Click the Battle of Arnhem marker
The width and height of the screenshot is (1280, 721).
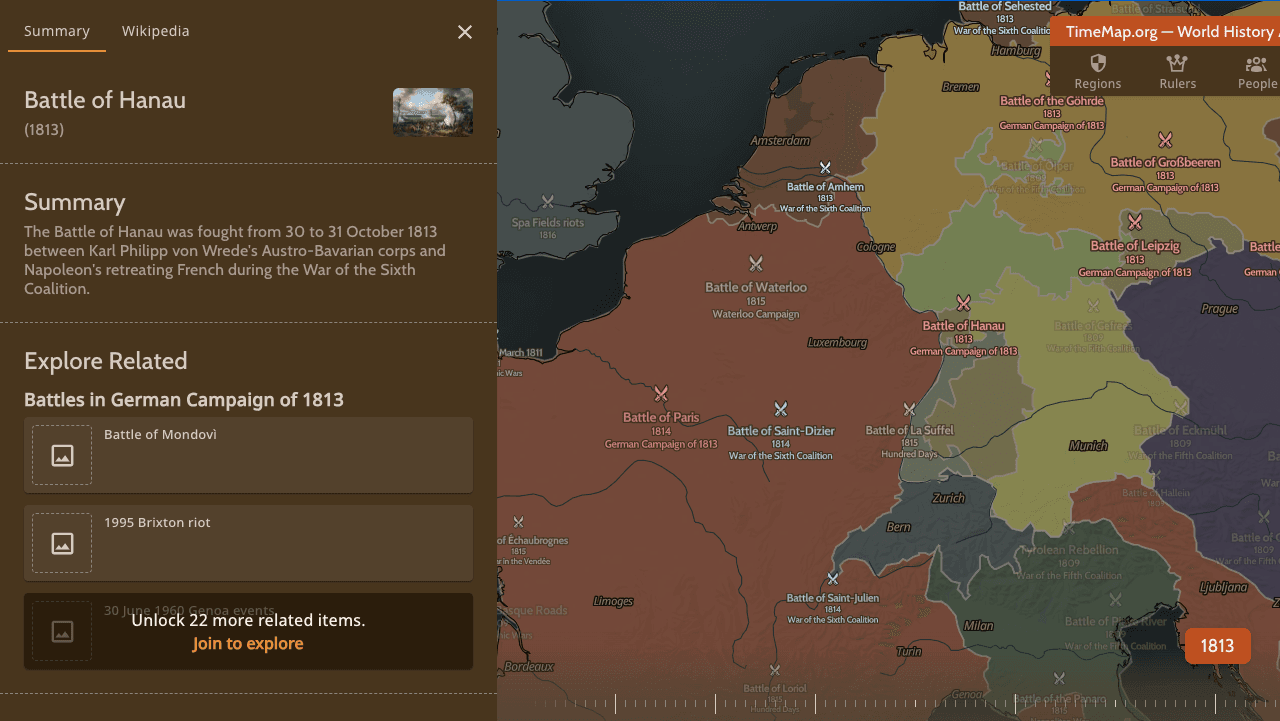(x=825, y=168)
